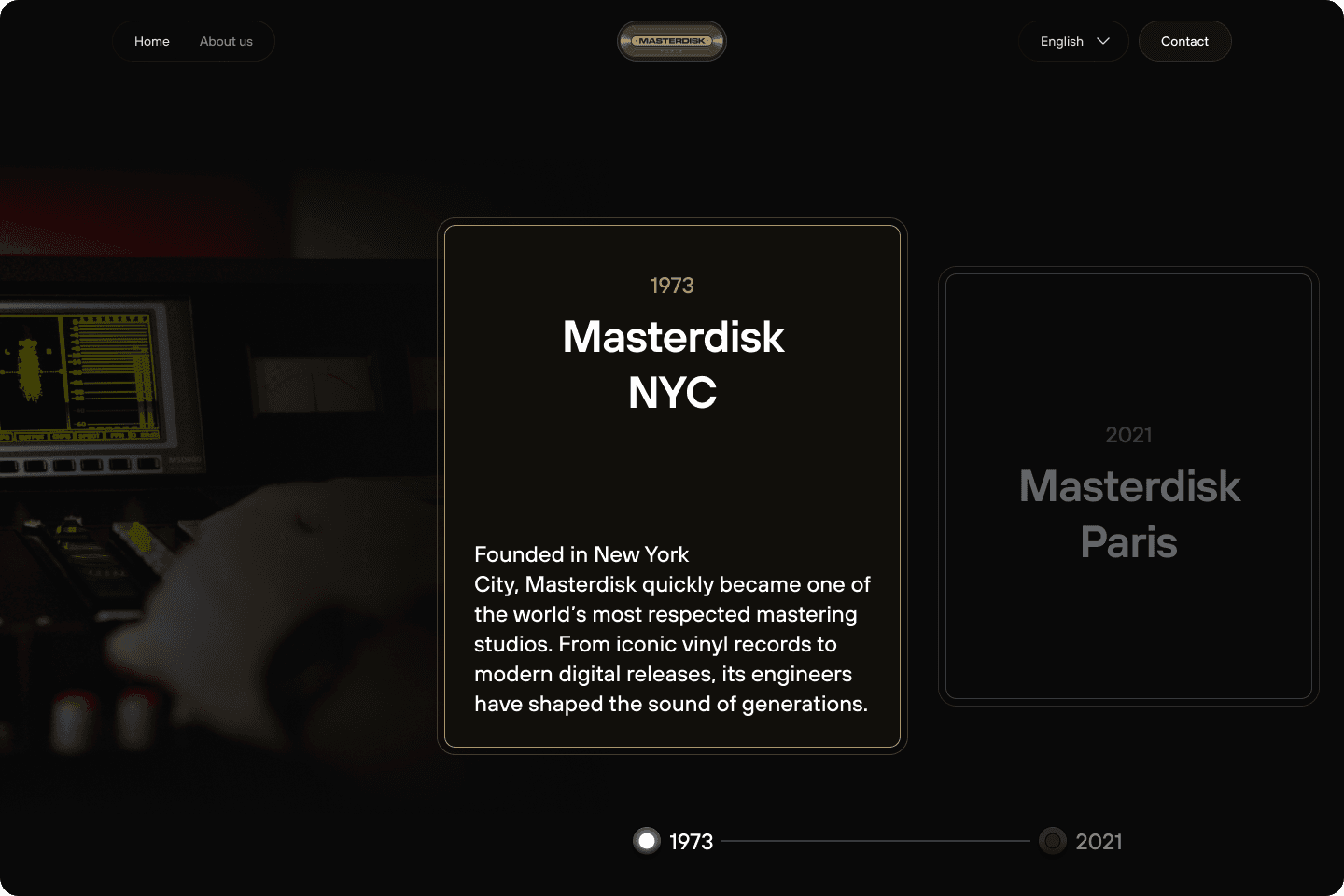The image size is (1344, 896).
Task: Click the 1973 label beside the timeline dot
Action: point(691,841)
